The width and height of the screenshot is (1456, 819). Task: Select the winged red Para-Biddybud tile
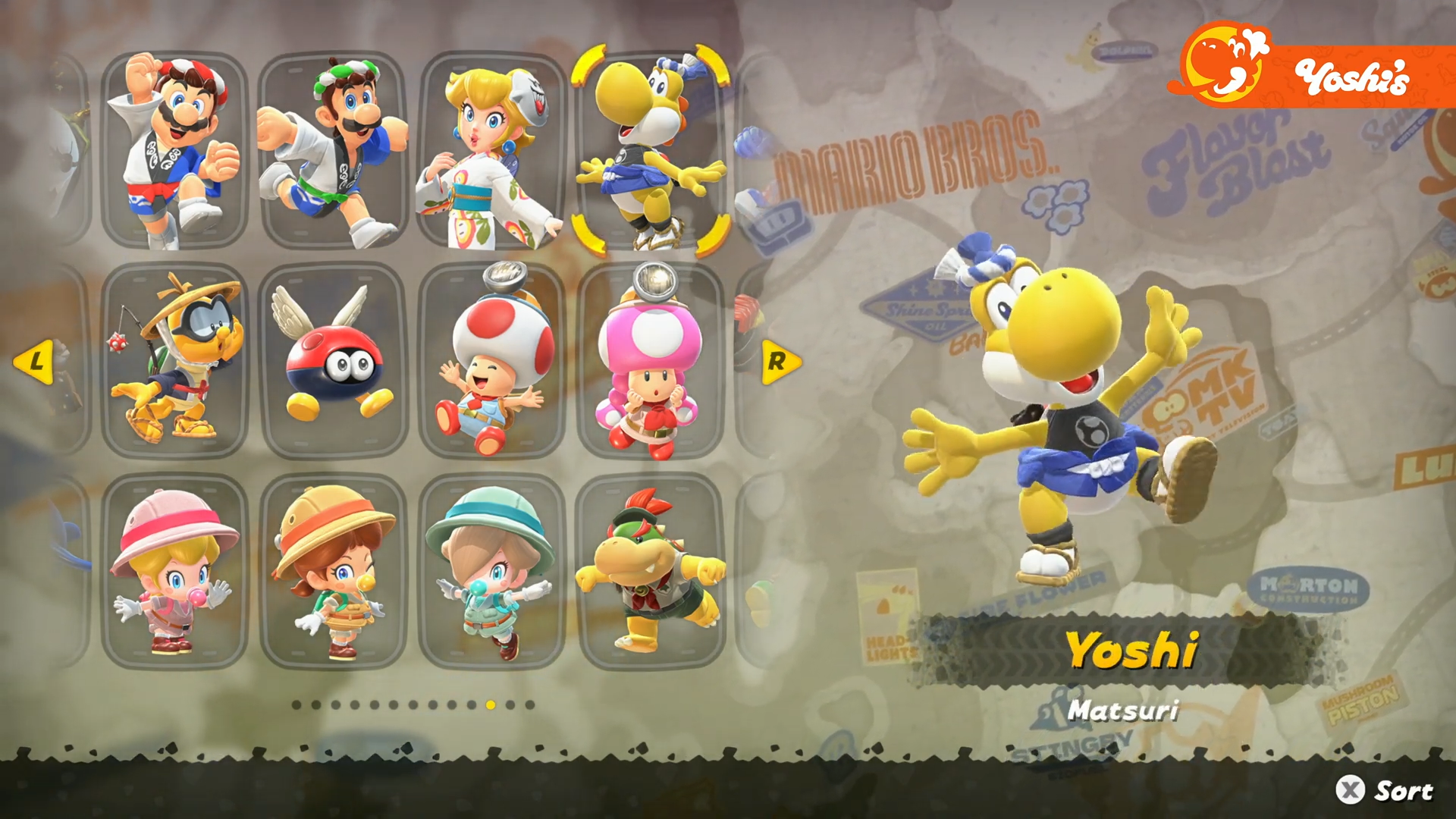click(x=334, y=361)
